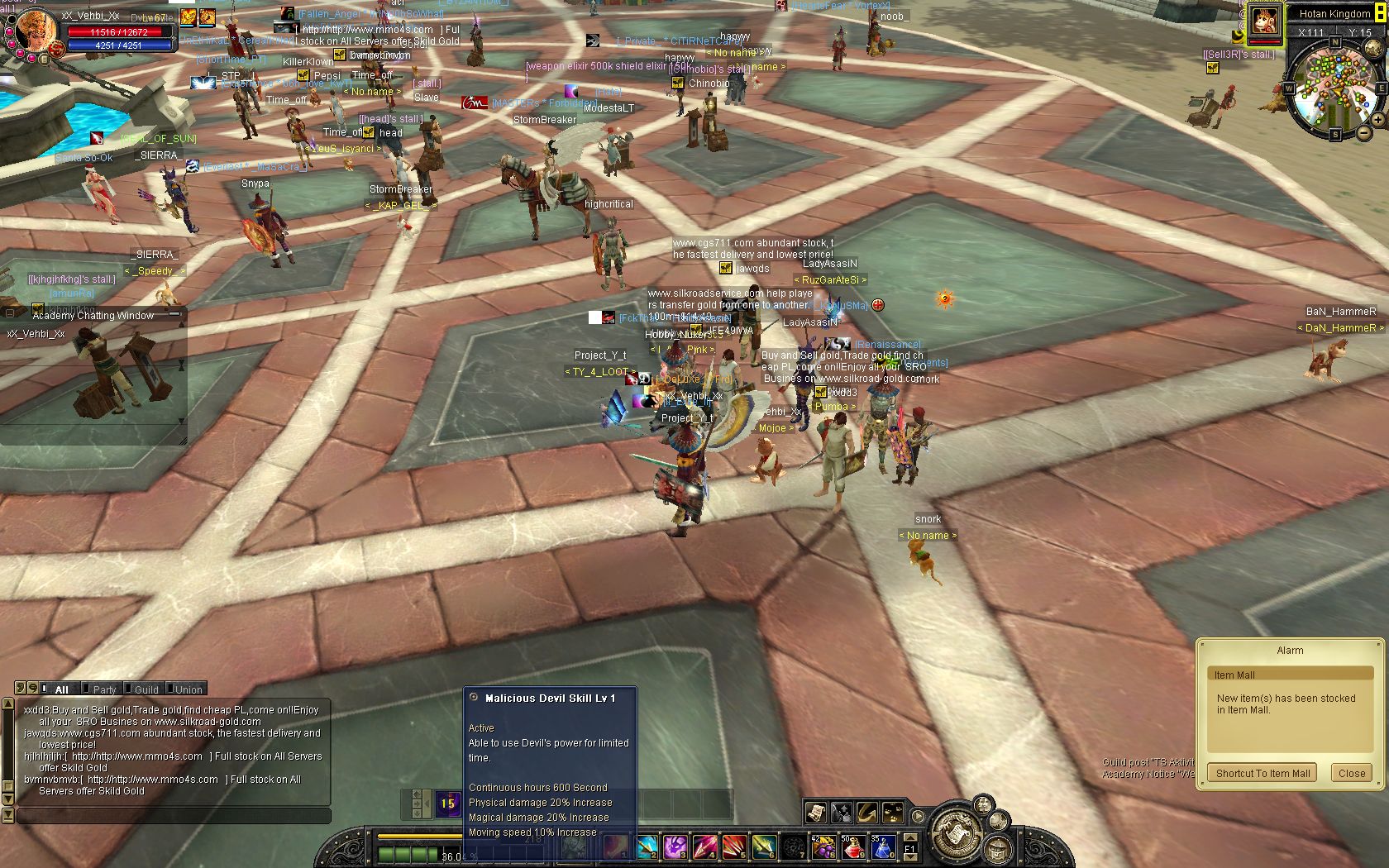Viewport: 1389px width, 868px height.
Task: Open the world map globe button
Action: click(1373, 49)
